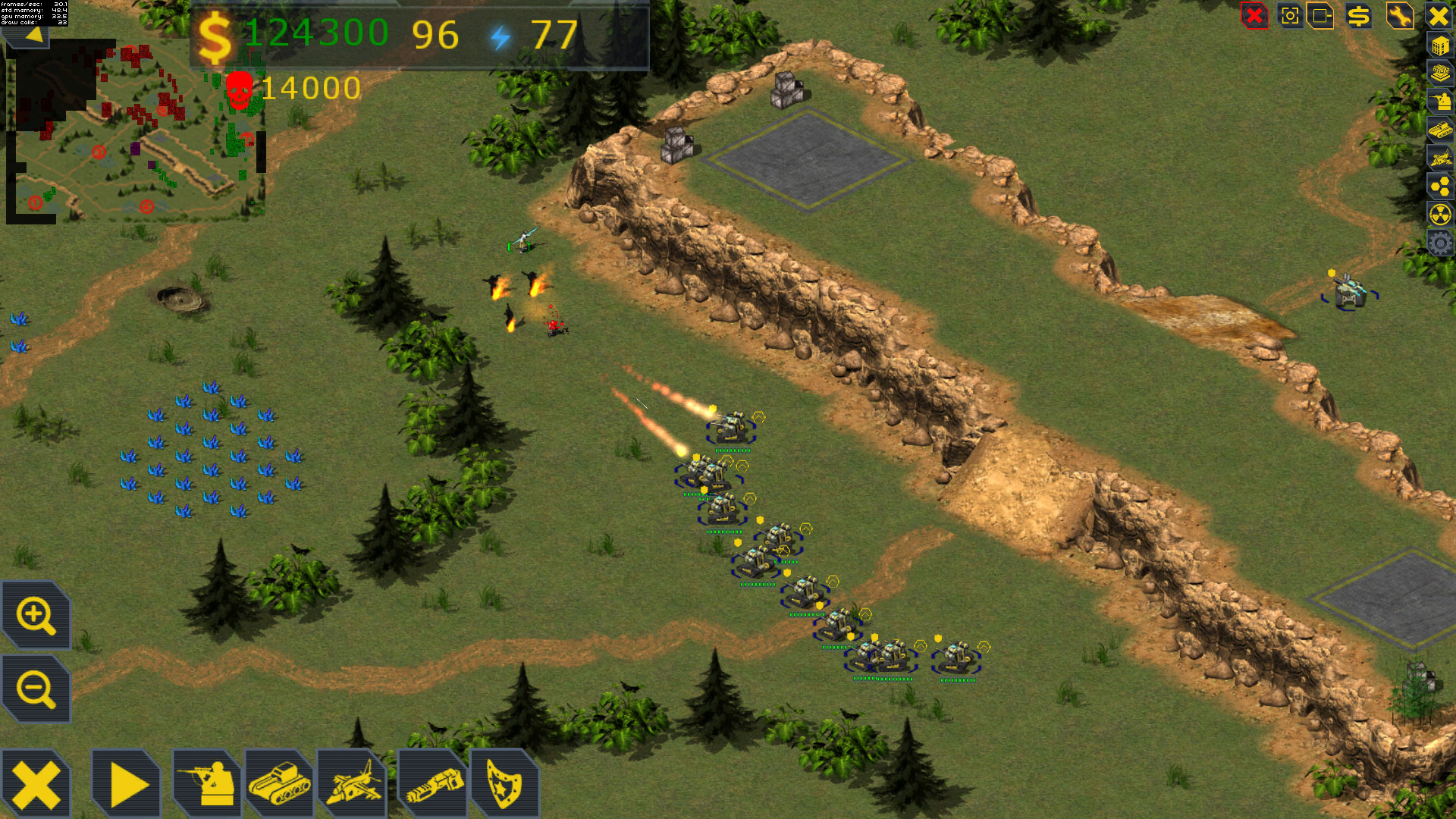Switch to the shield defense tab
The width and height of the screenshot is (1456, 819).
[x=504, y=781]
